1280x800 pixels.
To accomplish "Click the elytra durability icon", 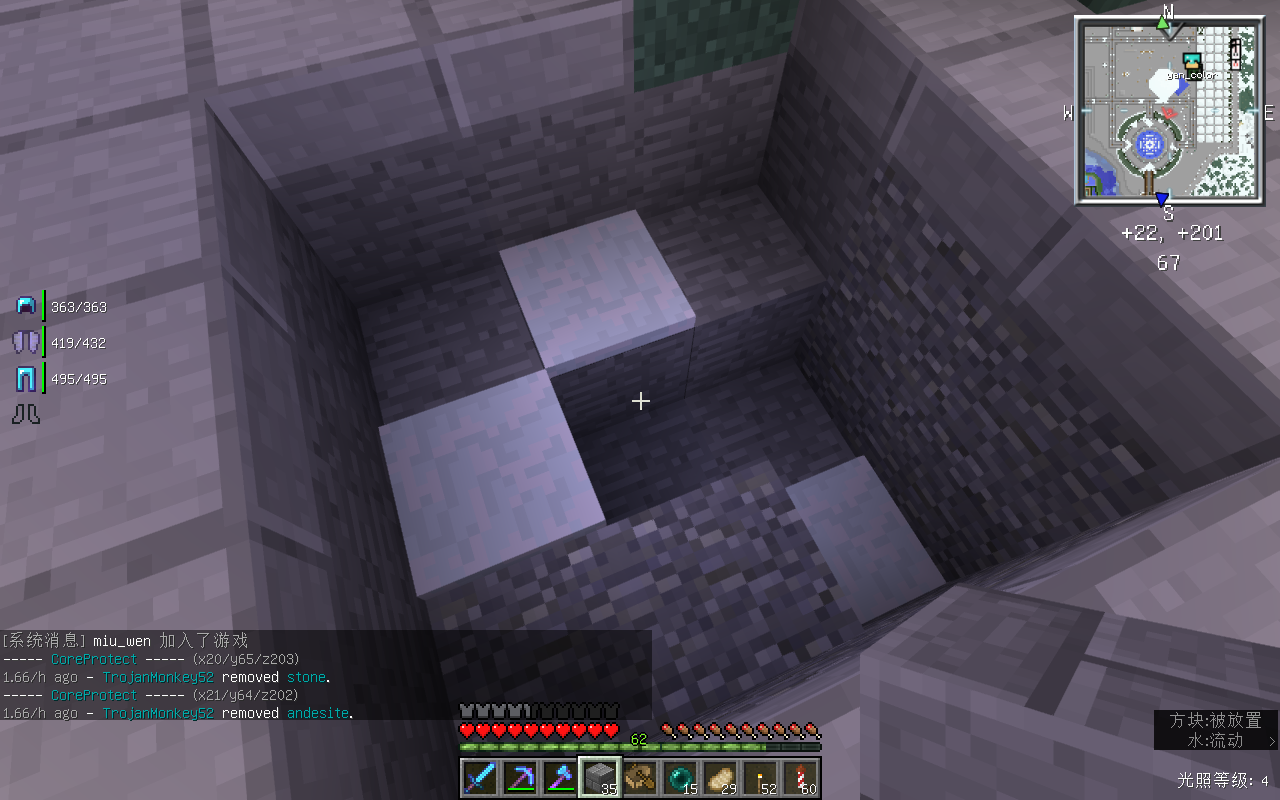I will pos(26,342).
